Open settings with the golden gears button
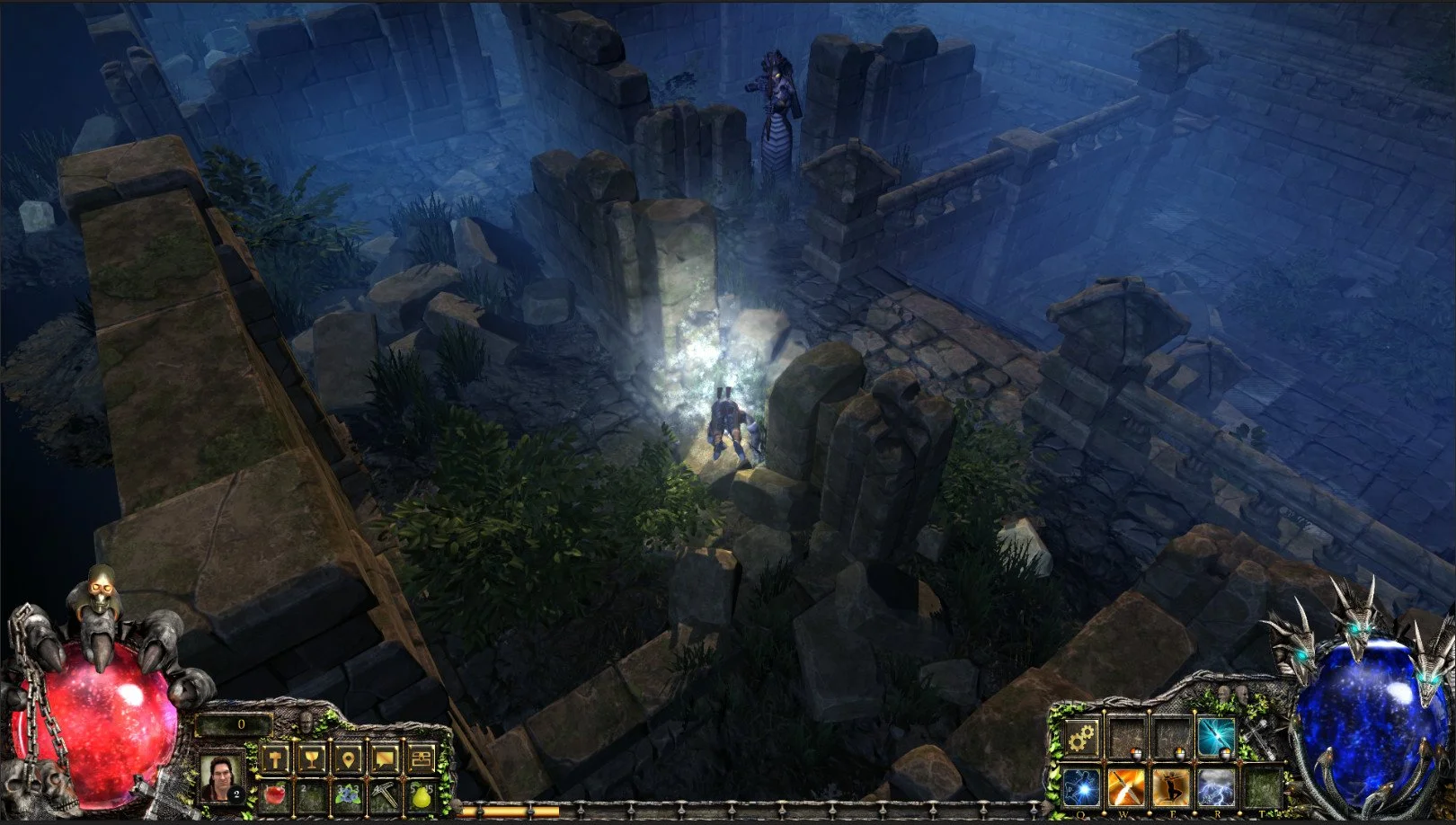The image size is (1456, 825). [1082, 739]
